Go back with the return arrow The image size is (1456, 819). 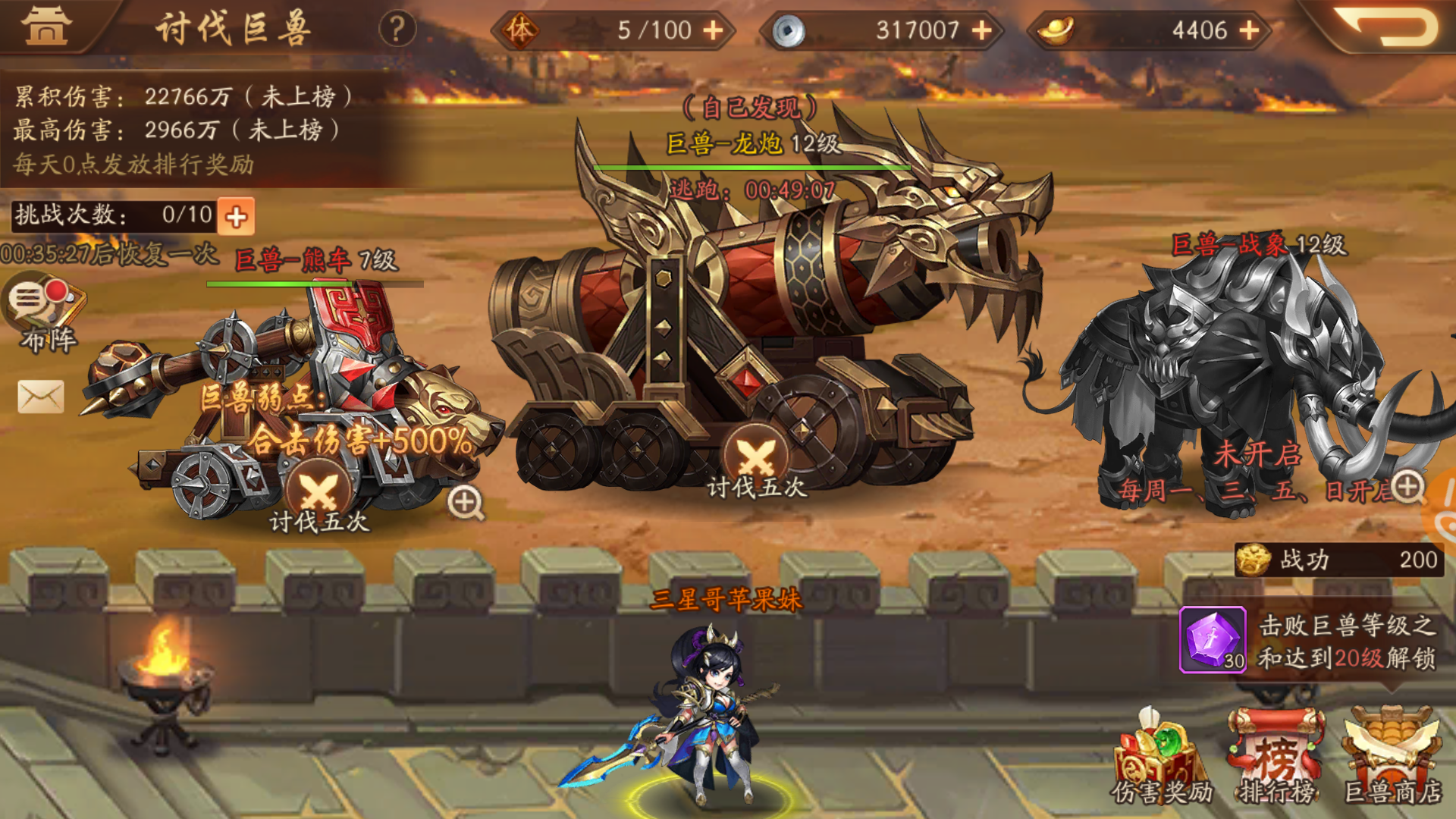point(1385,27)
